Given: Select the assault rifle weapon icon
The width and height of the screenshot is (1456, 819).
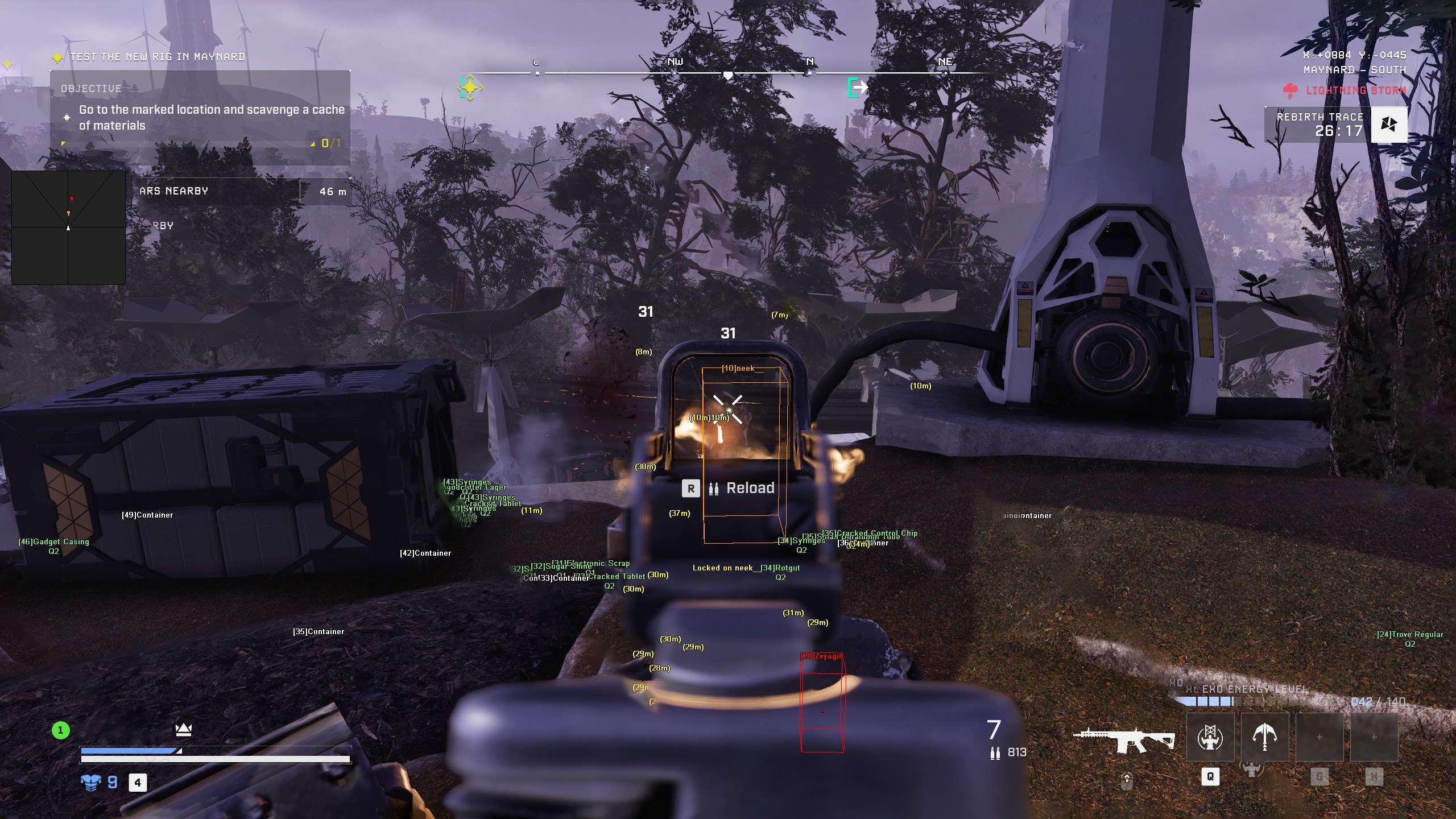Looking at the screenshot, I should click(x=1123, y=740).
